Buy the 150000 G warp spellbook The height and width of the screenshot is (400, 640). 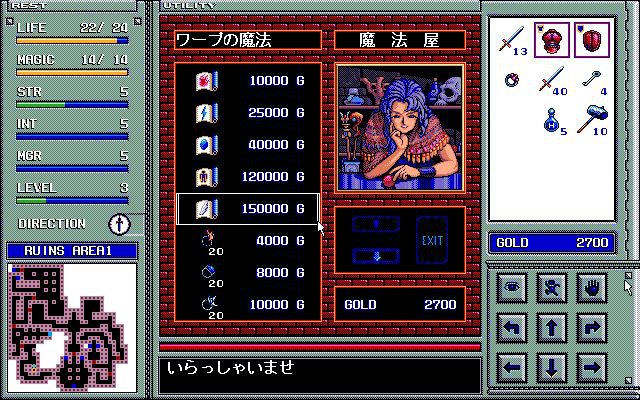(247, 209)
